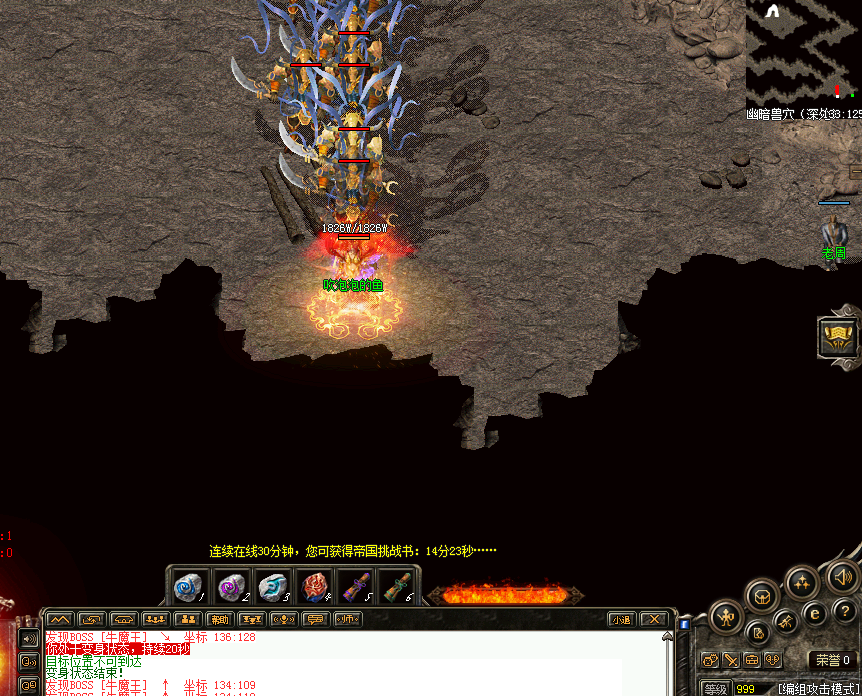This screenshot has width=862, height=696.
Task: Use the cyan rune stone in slot 3
Action: [x=273, y=587]
